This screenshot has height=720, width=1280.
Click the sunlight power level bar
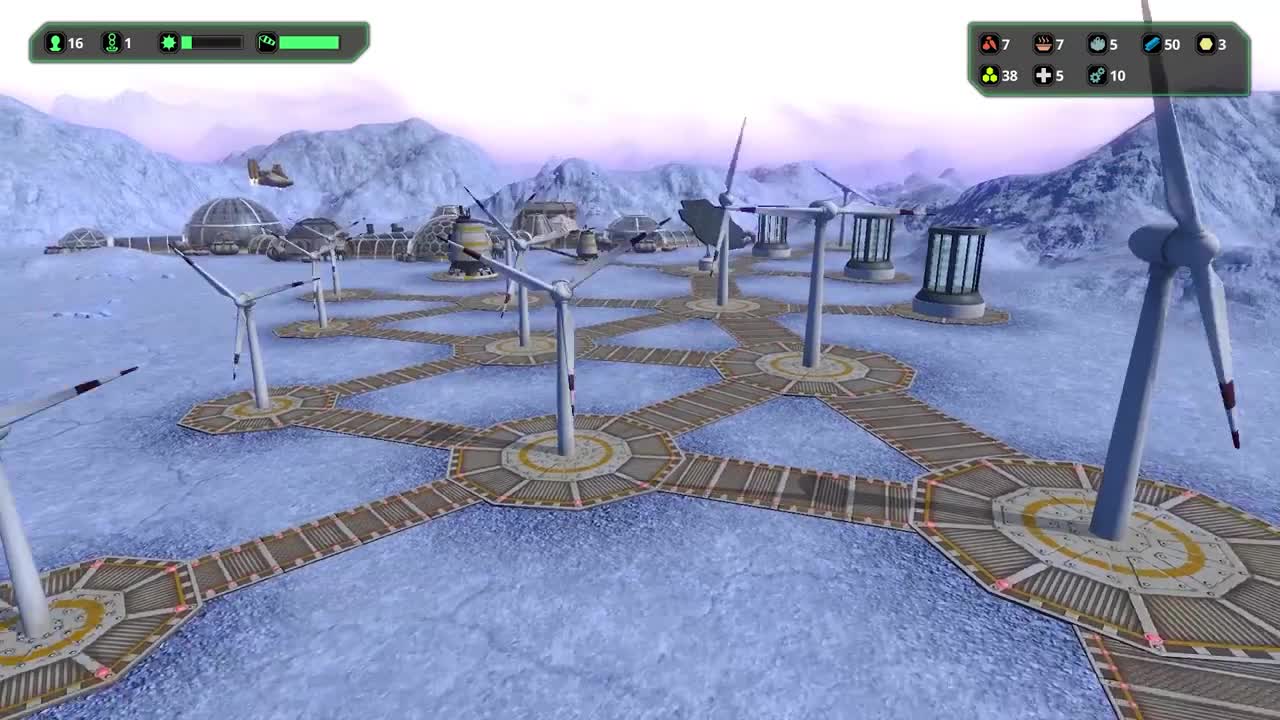coord(210,42)
